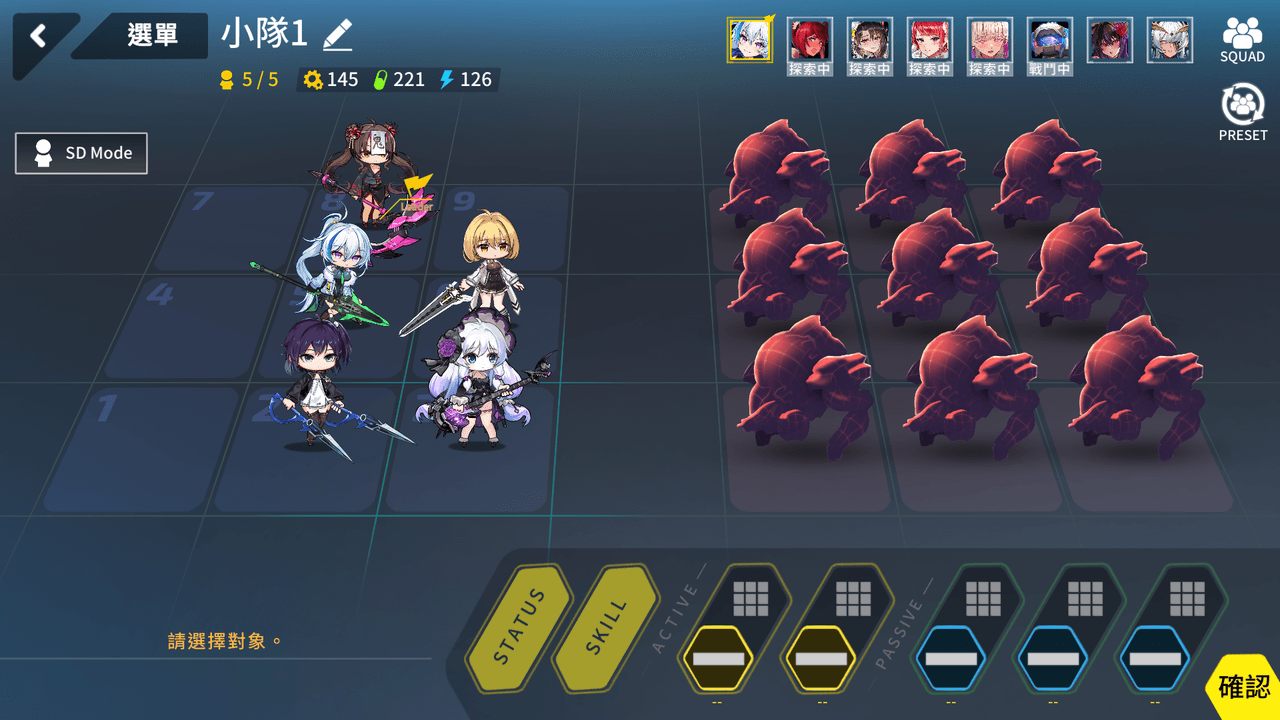Open the squad PRESET menu

pyautogui.click(x=1242, y=113)
